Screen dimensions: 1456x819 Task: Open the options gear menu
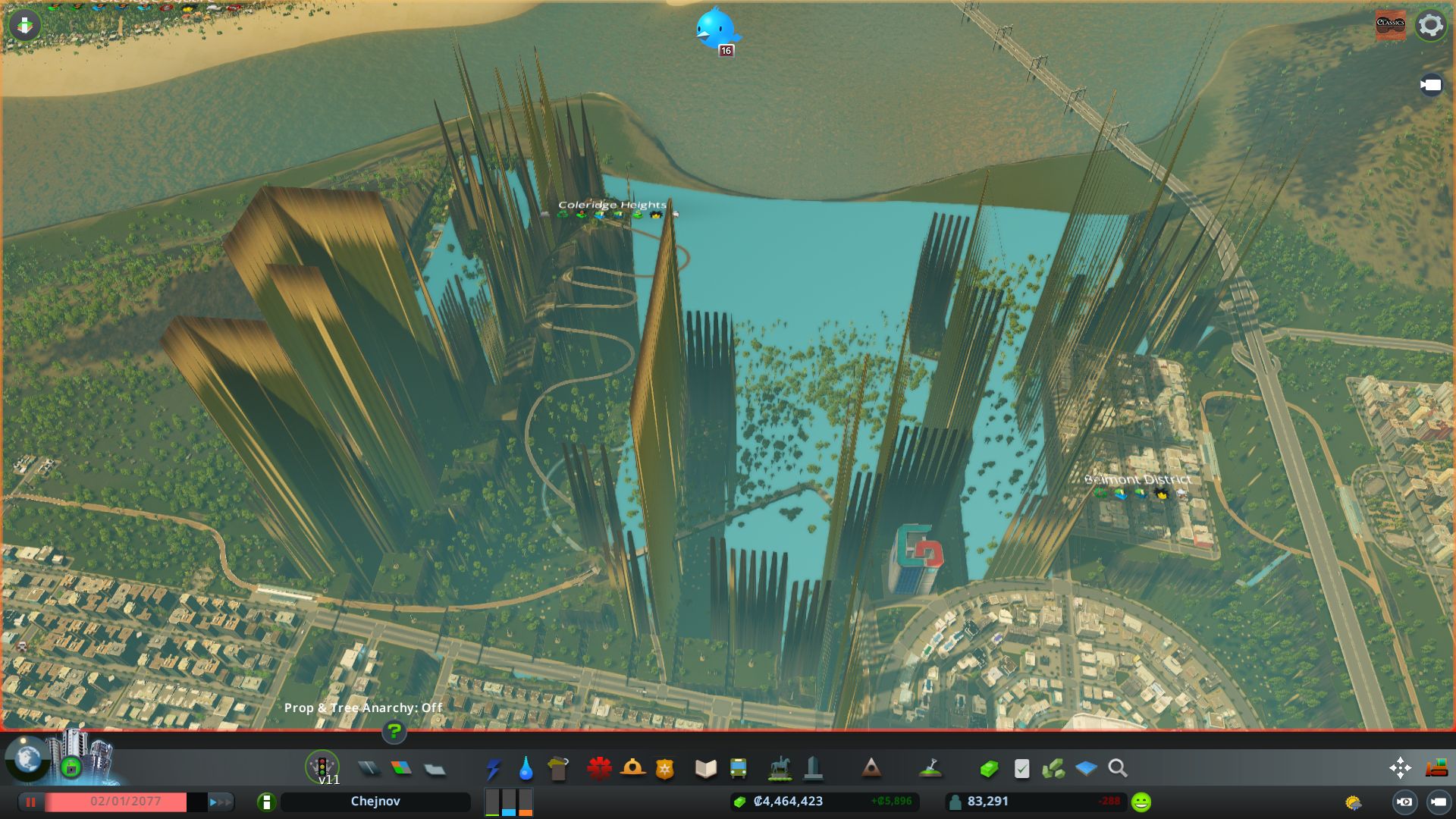(1429, 25)
